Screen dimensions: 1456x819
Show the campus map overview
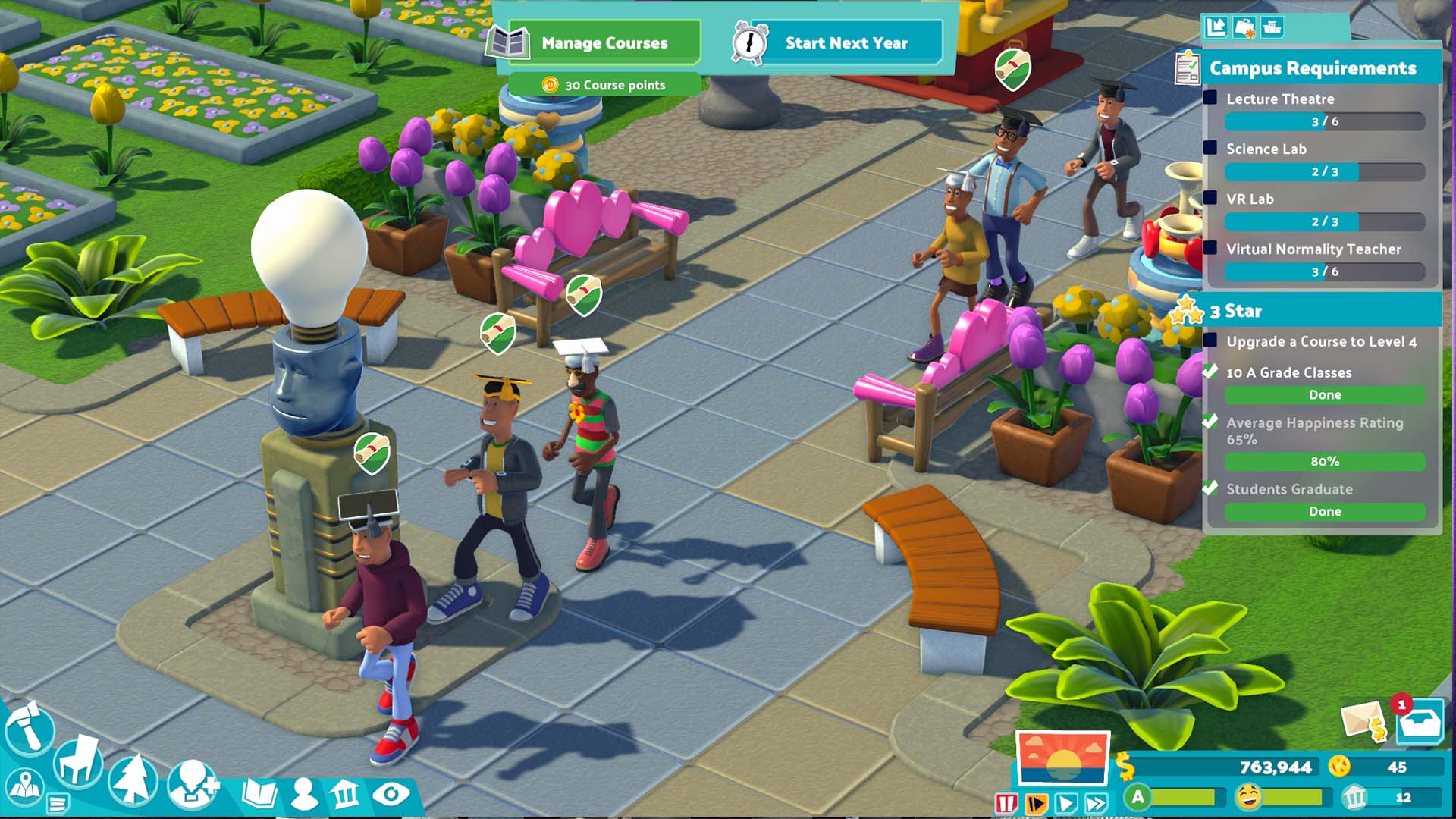pos(24,787)
